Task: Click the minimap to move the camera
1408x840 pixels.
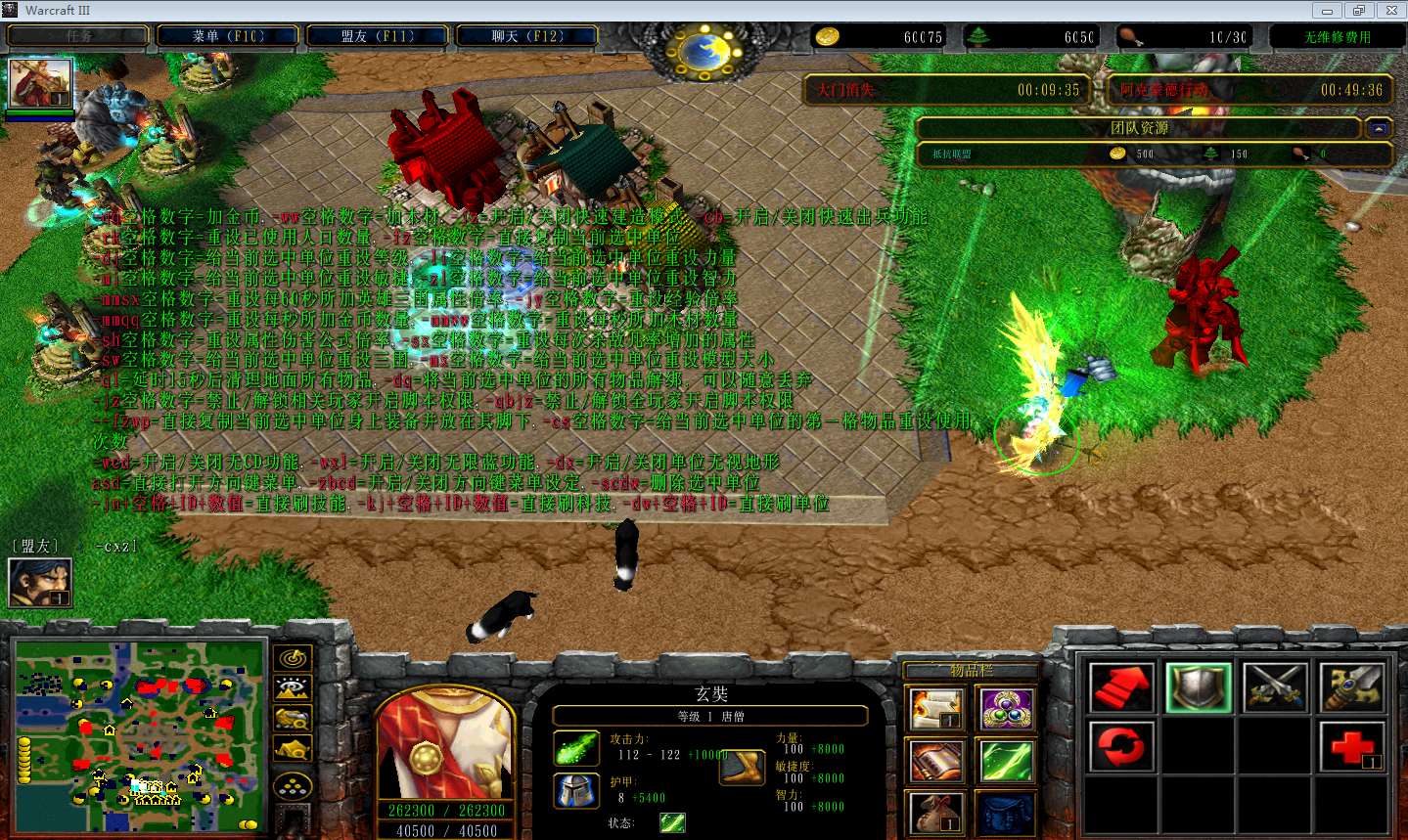Action: (x=140, y=735)
